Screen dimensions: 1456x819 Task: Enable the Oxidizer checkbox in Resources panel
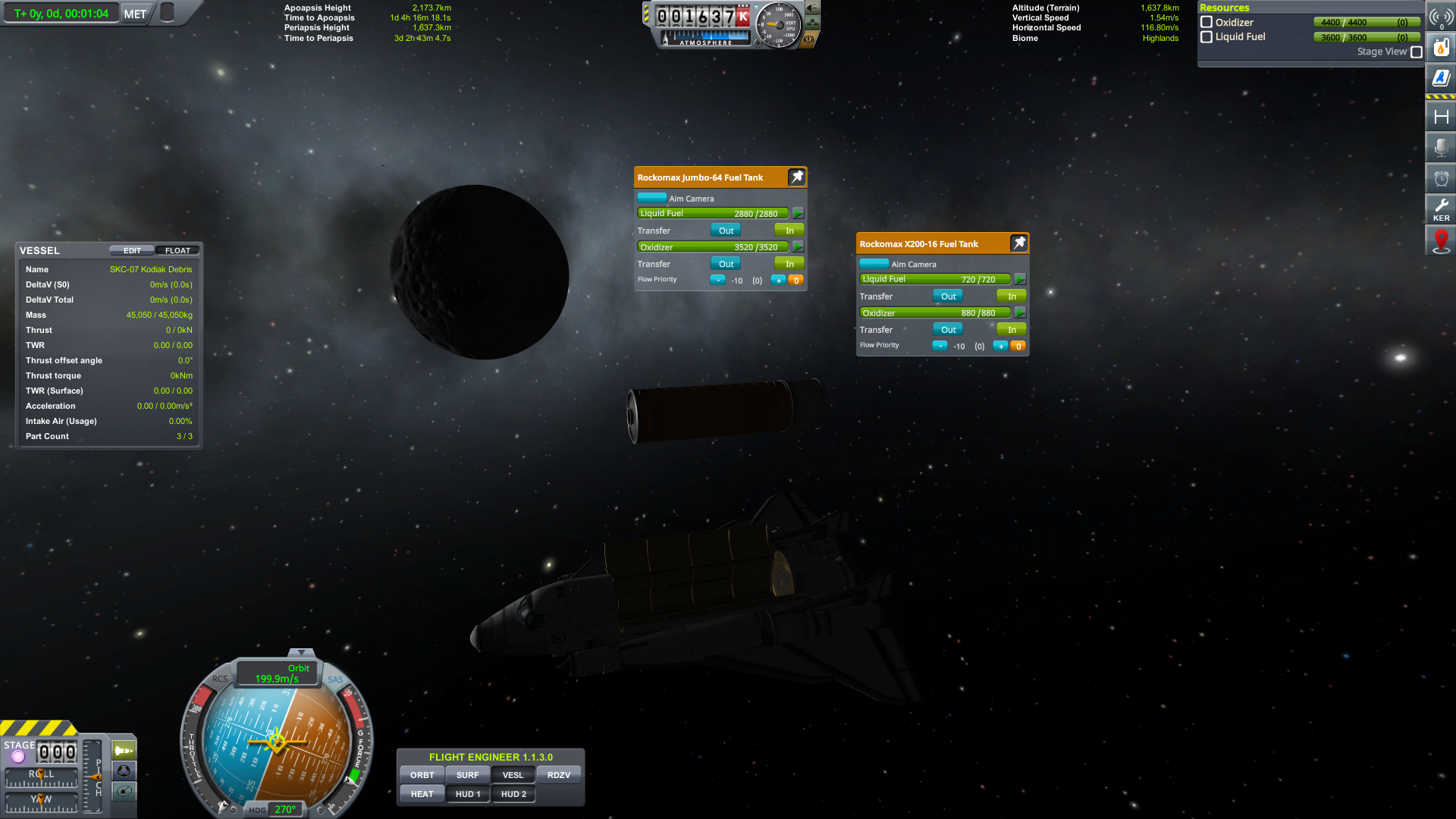pos(1207,22)
